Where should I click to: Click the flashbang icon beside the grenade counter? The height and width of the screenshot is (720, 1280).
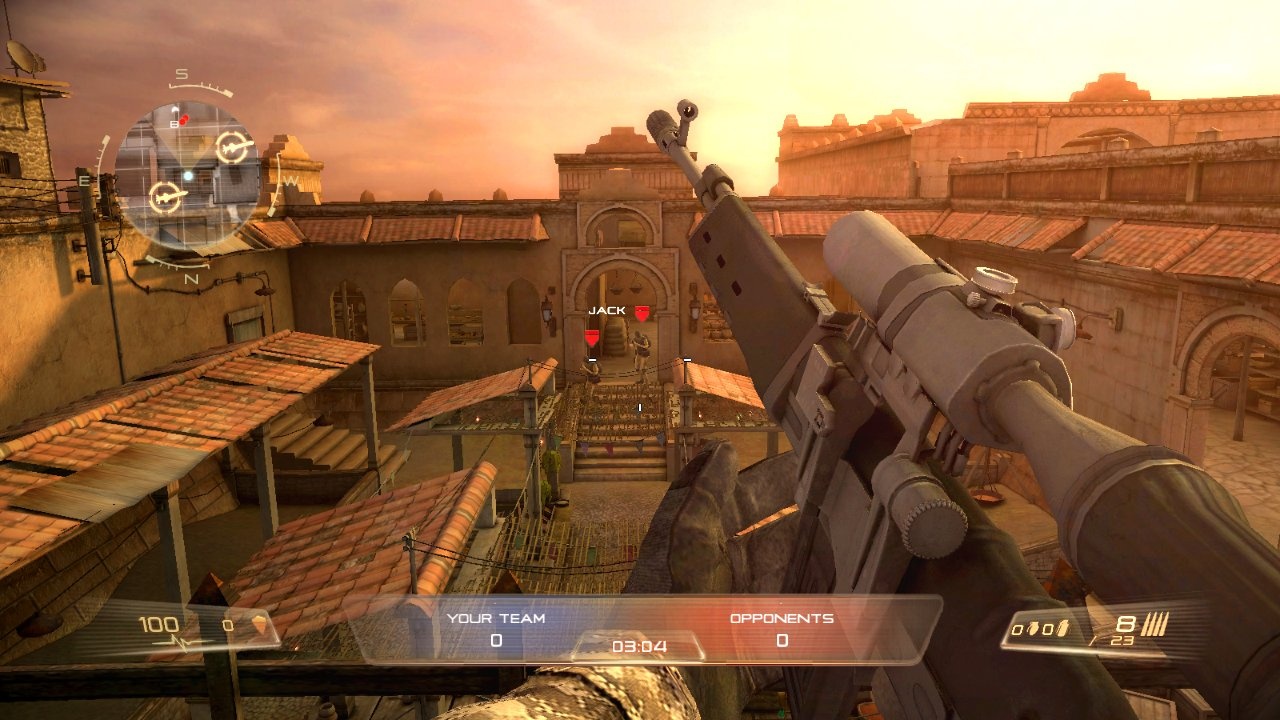1063,627
